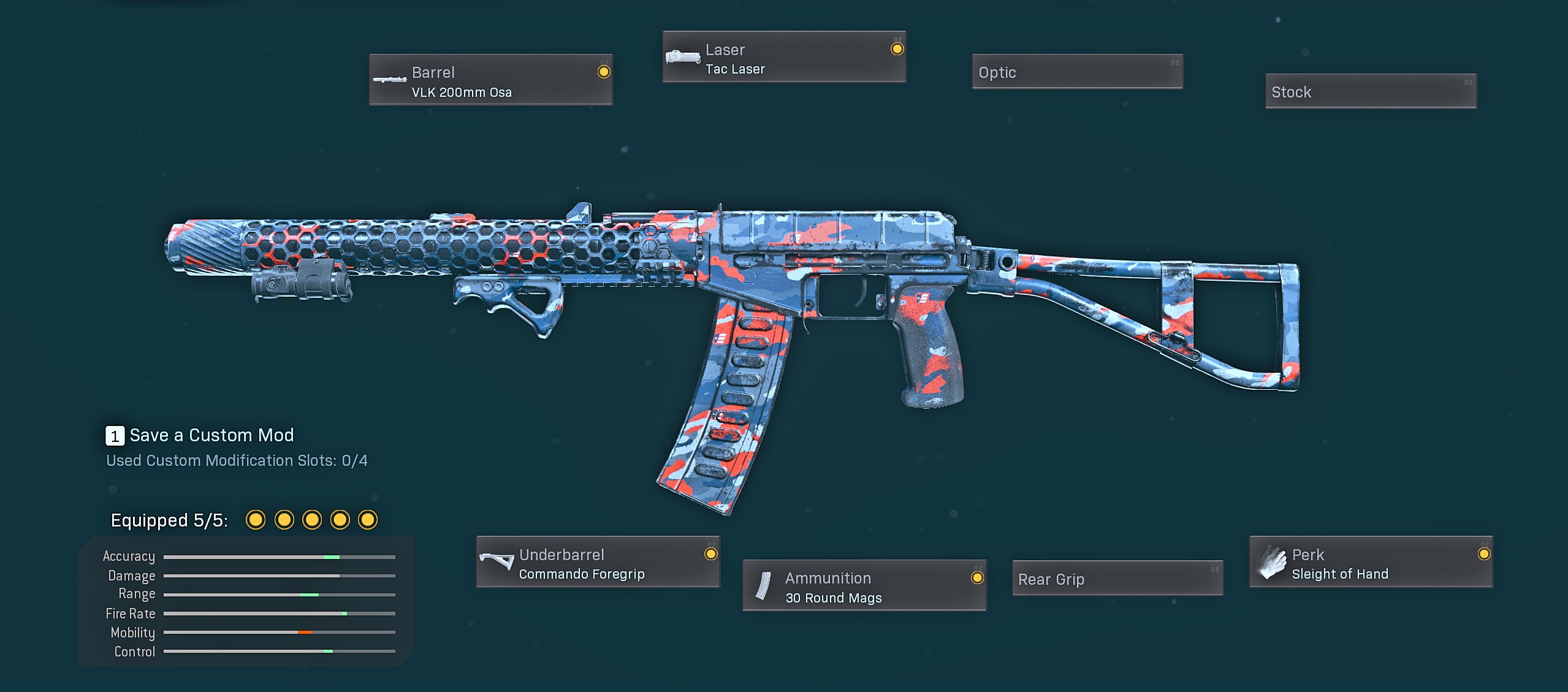1568x692 pixels.
Task: Open the empty Optic slot
Action: pos(1077,72)
